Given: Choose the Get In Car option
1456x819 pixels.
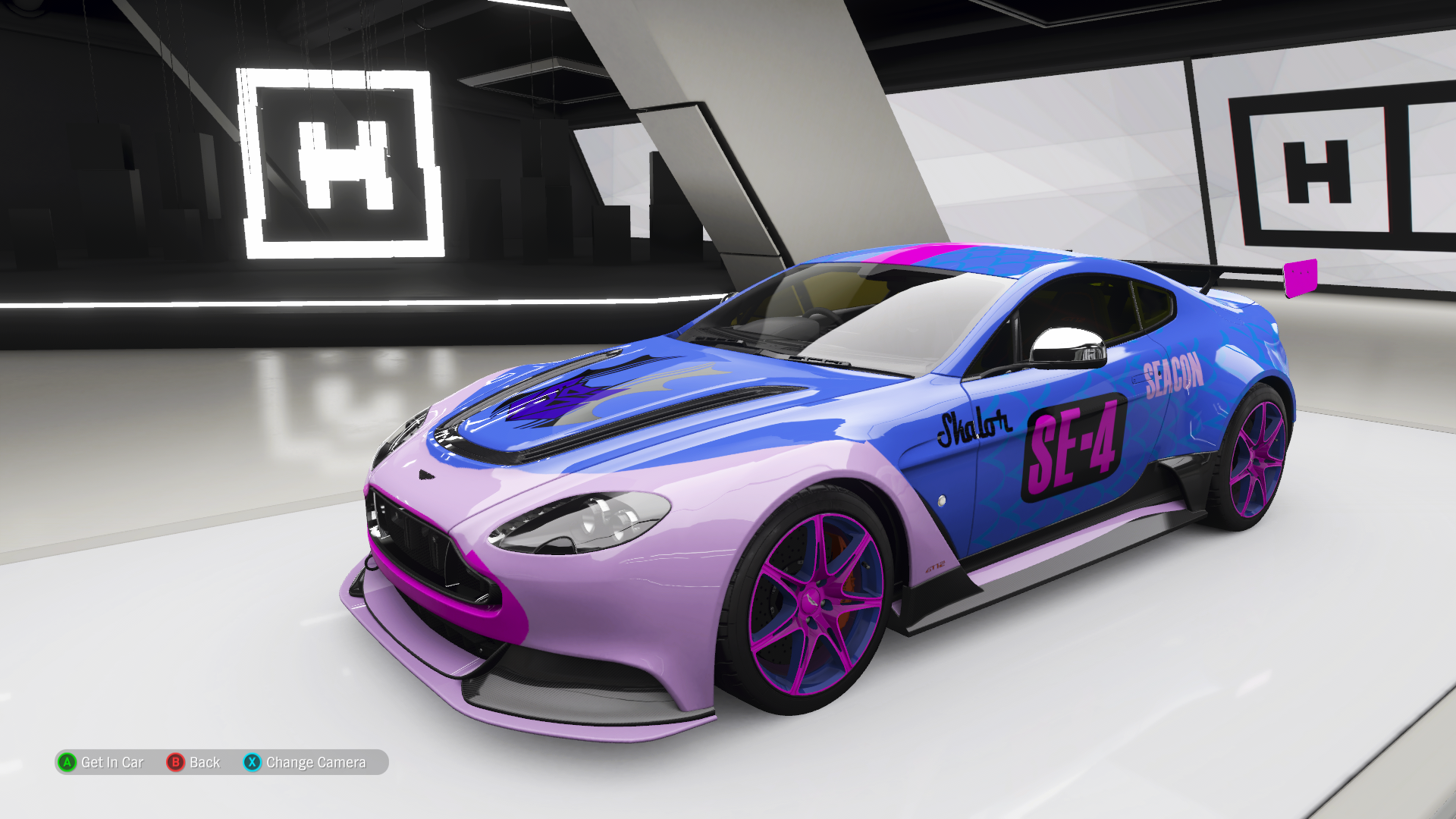Looking at the screenshot, I should pyautogui.click(x=101, y=762).
